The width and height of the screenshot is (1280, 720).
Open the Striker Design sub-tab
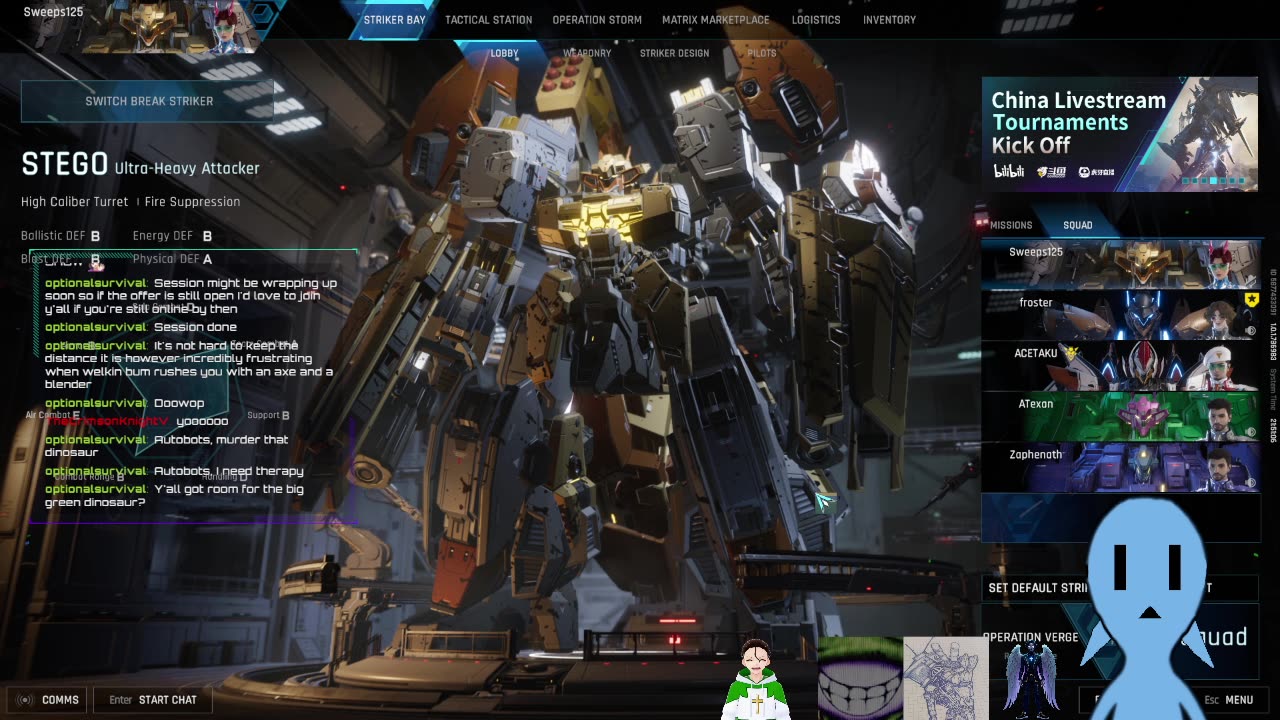point(674,53)
